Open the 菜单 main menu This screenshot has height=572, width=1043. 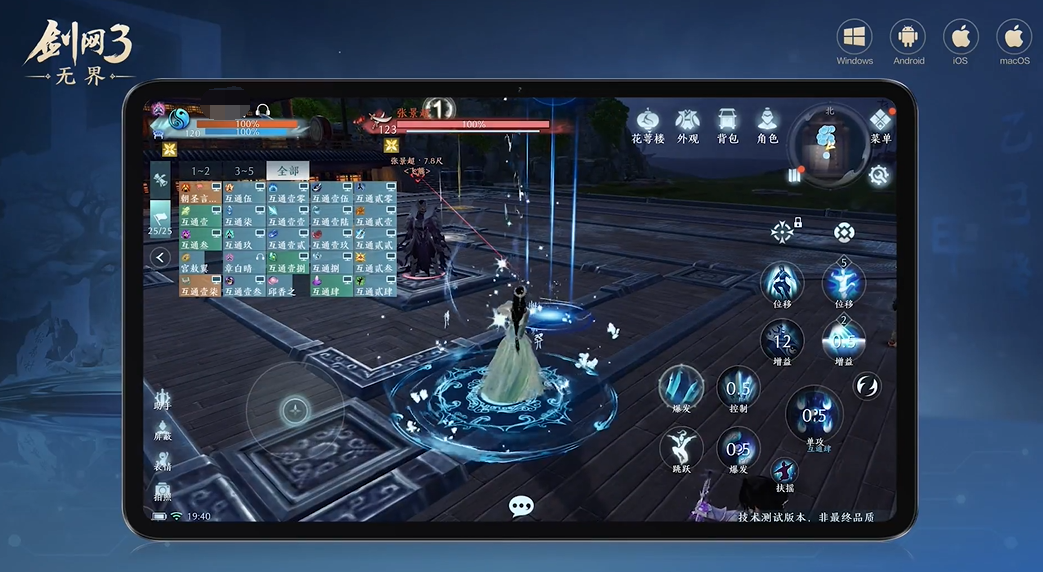pos(880,126)
